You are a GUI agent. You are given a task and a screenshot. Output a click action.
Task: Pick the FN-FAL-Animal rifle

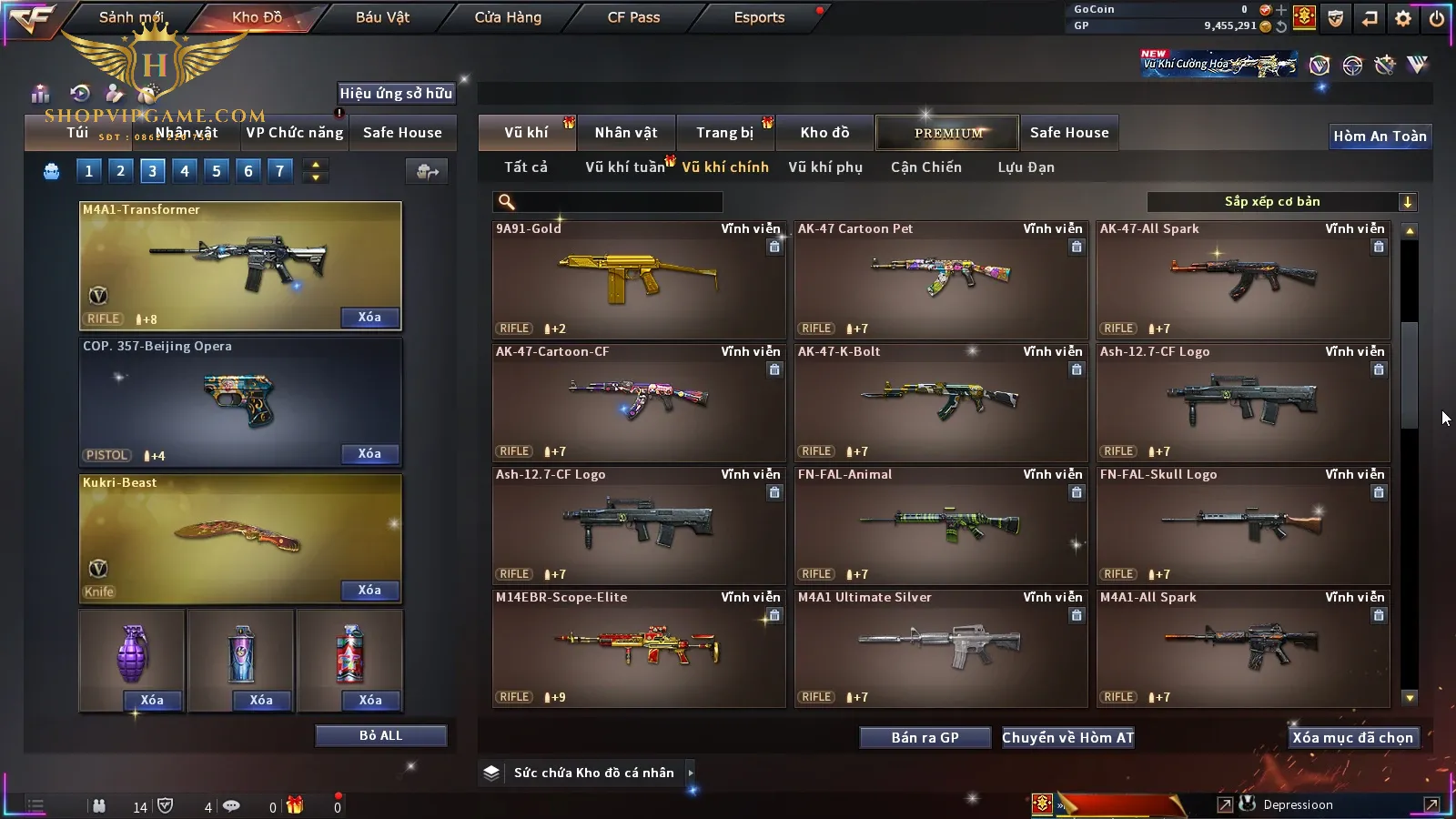[940, 525]
